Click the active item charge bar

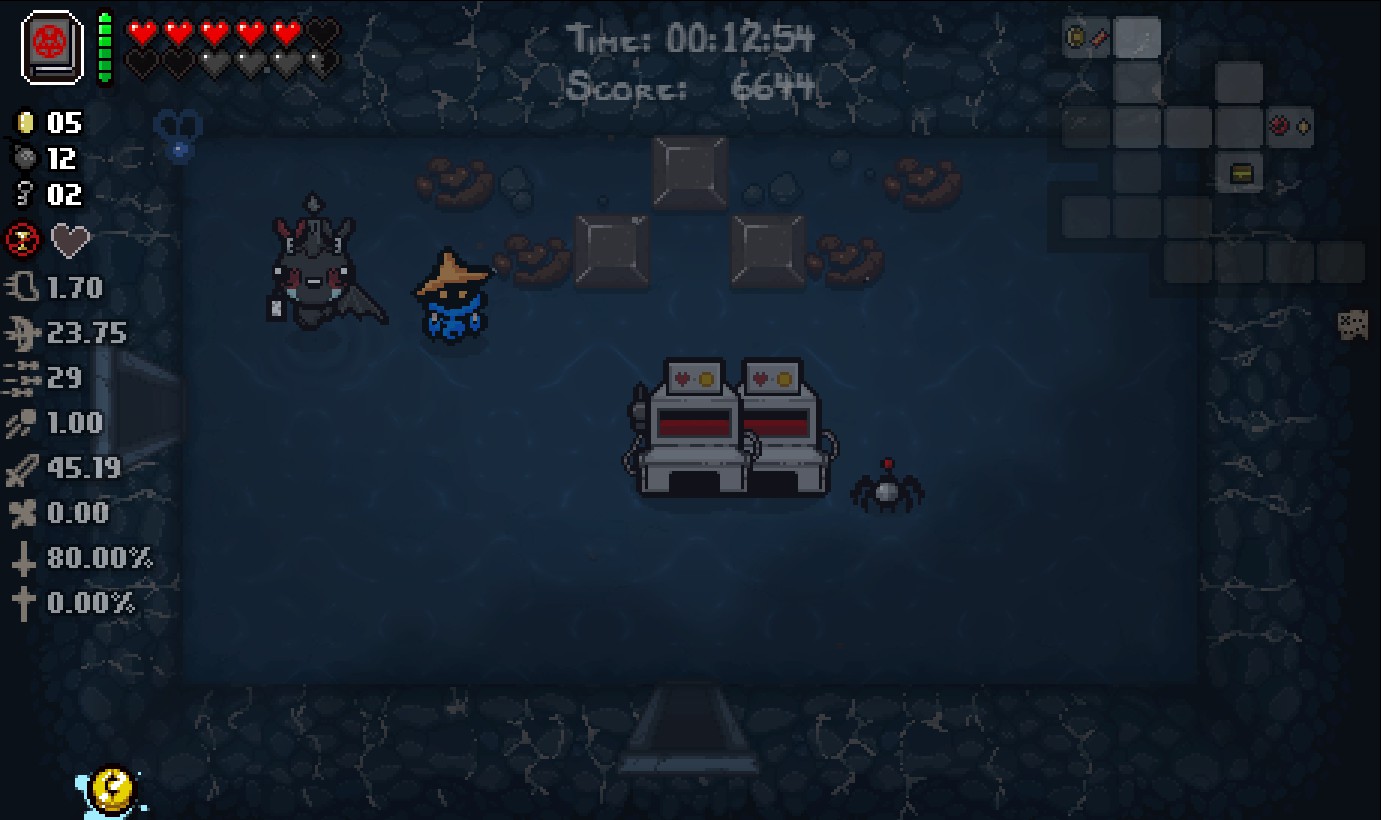104,47
